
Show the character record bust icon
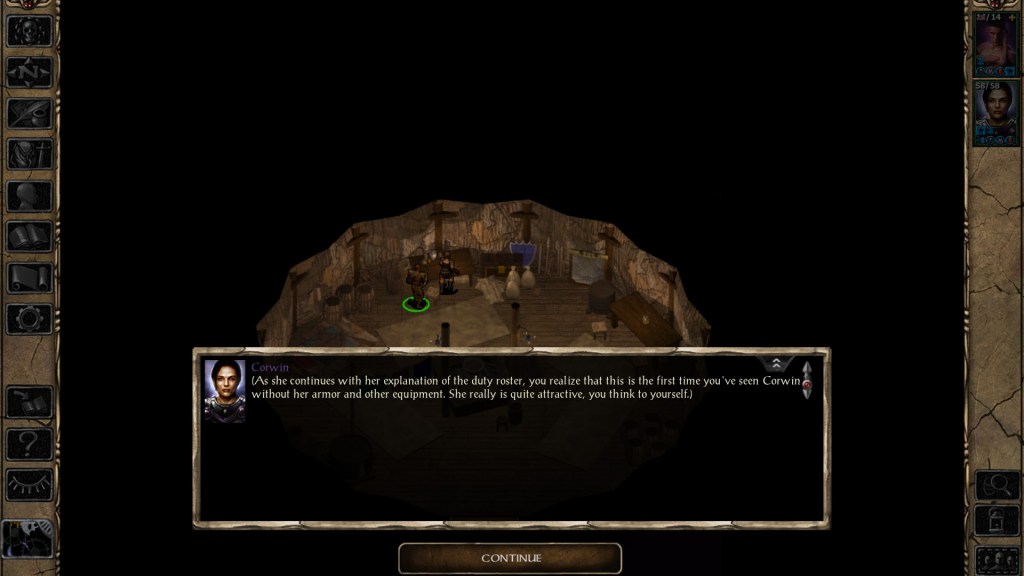29,196
